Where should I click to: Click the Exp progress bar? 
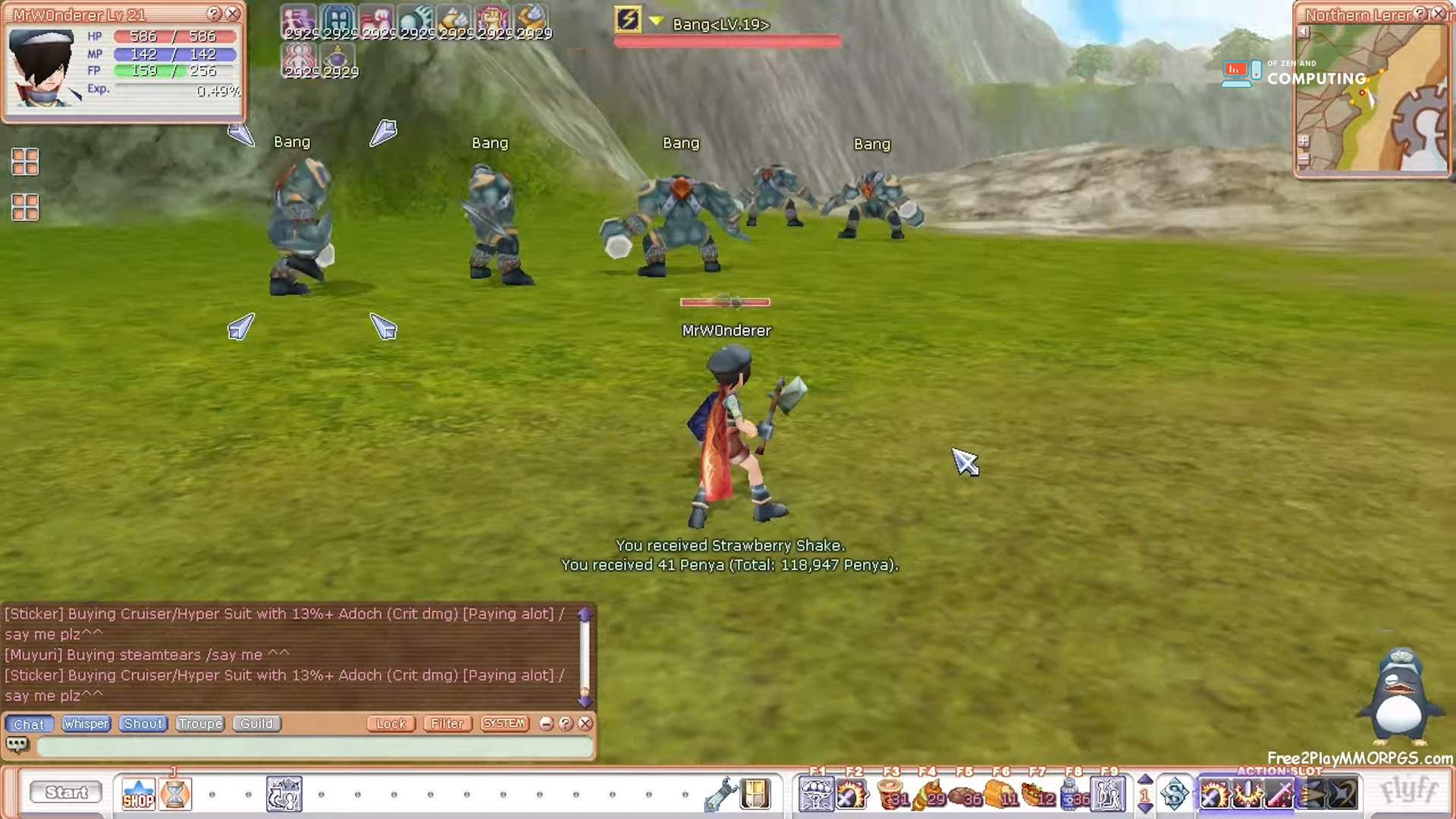pyautogui.click(x=174, y=92)
